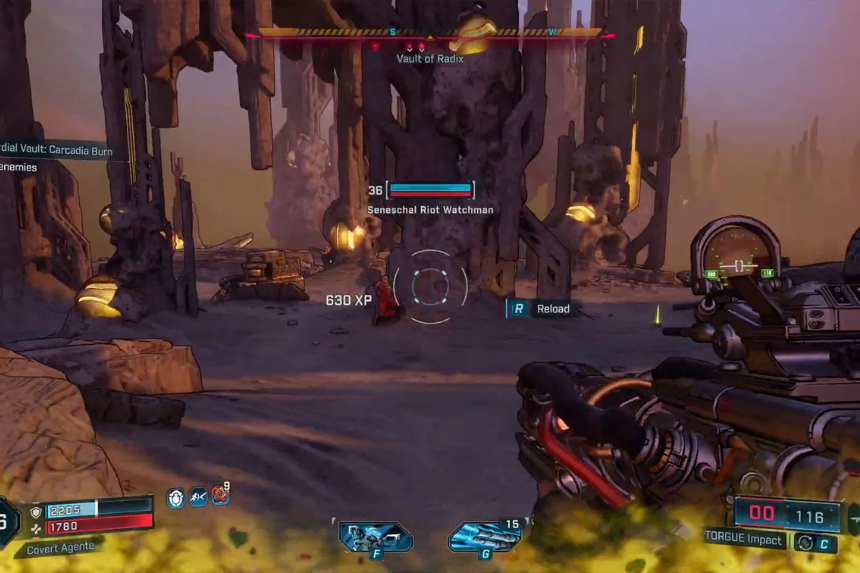This screenshot has height=573, width=860.
Task: Select the red status icon with stack count 9
Action: (219, 496)
